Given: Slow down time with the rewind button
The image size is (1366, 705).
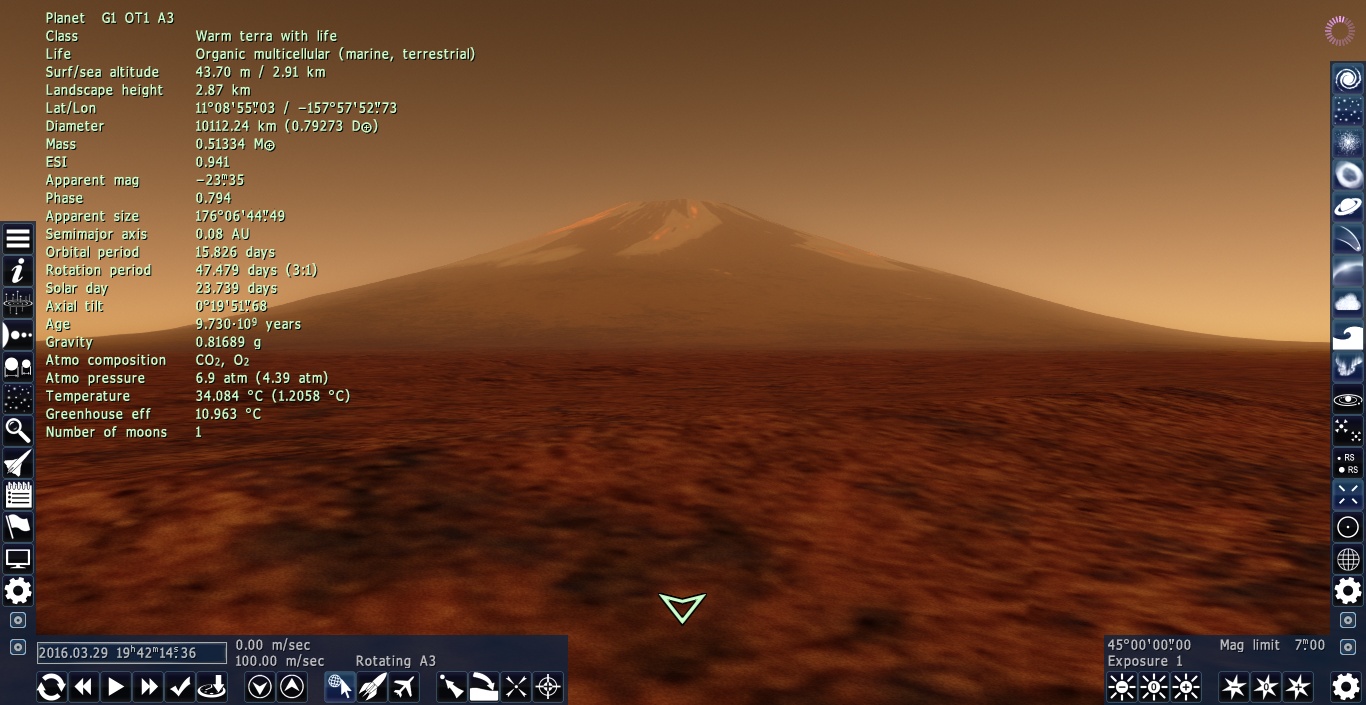Looking at the screenshot, I should (x=84, y=687).
